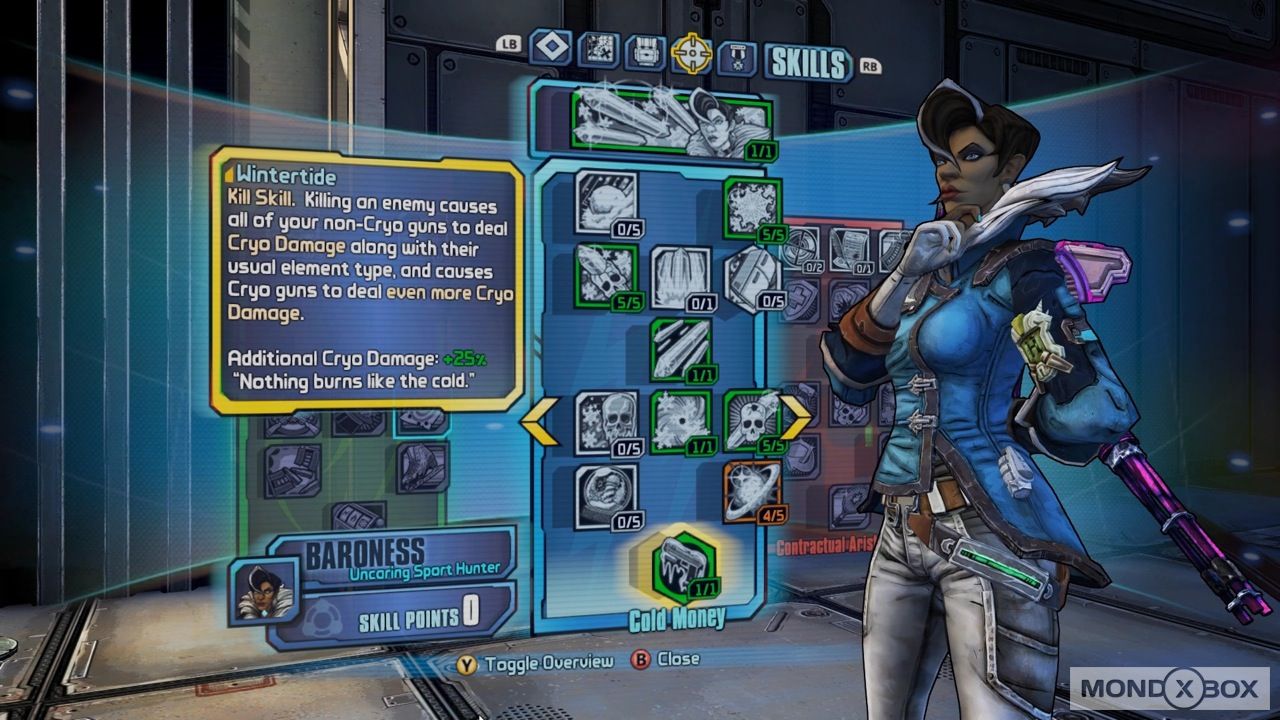Screen dimensions: 1280x720
Task: Open the backpack inventory tab
Action: (x=645, y=53)
